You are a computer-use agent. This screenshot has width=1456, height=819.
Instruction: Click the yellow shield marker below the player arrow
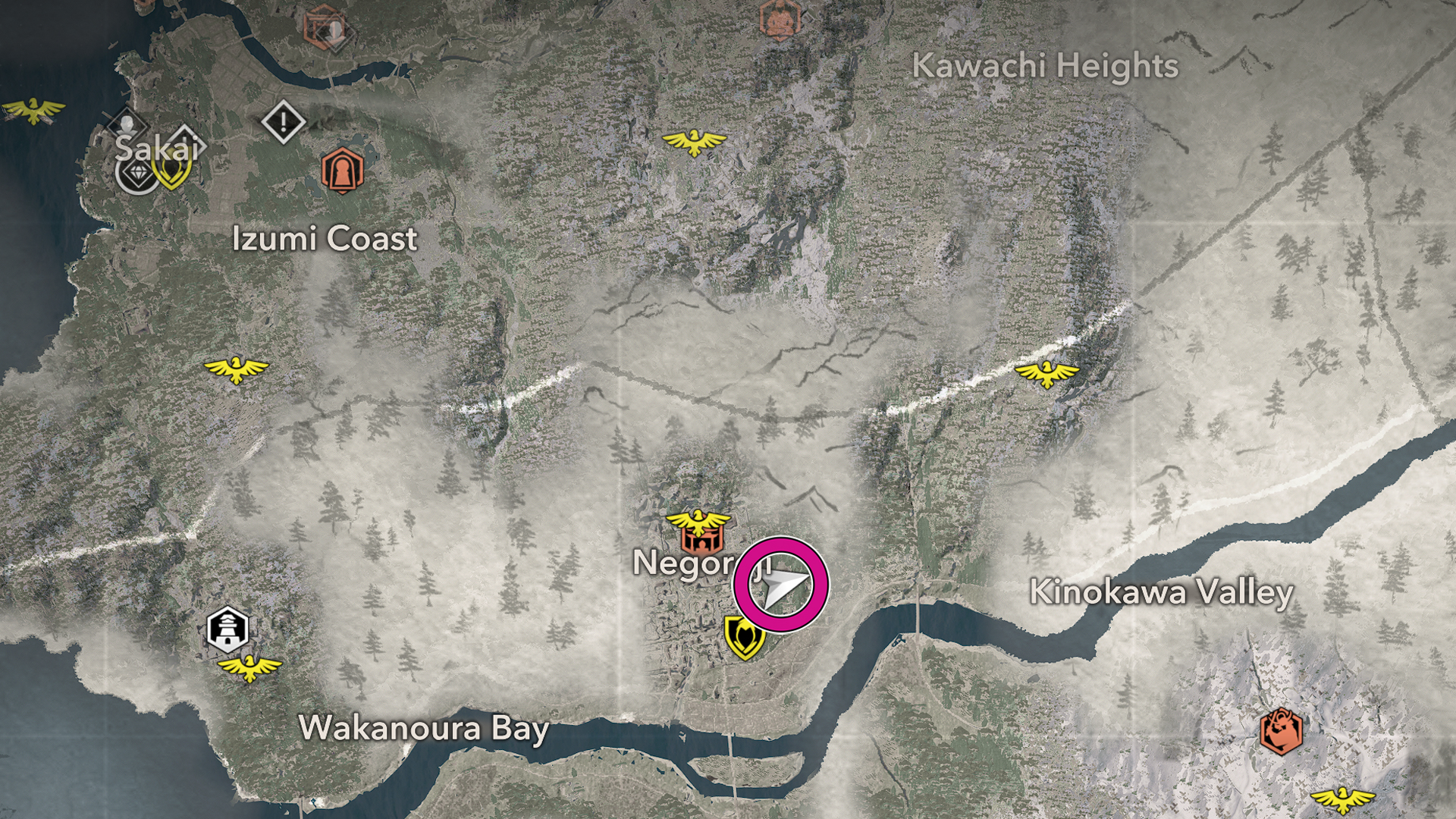point(744,636)
